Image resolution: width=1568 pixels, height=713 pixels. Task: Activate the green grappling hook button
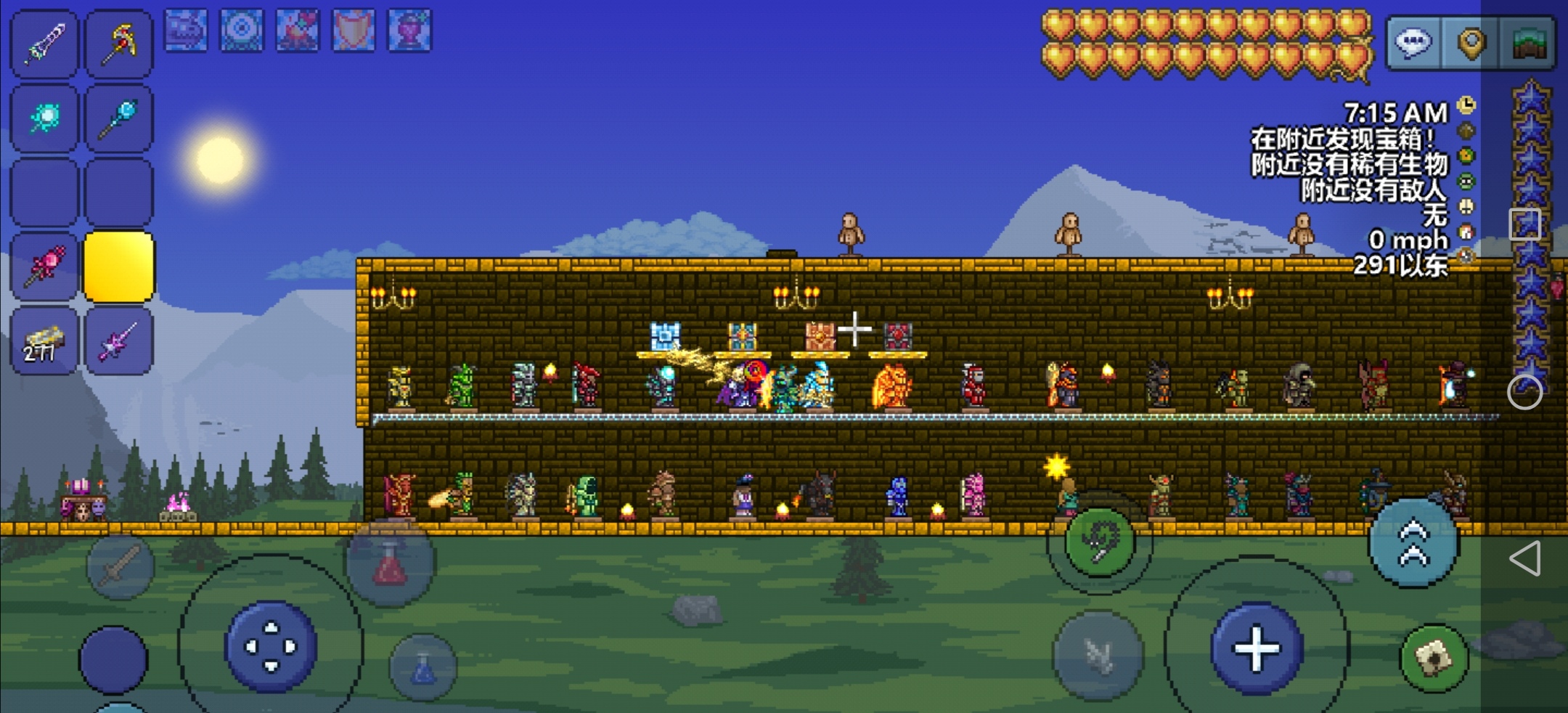1099,542
